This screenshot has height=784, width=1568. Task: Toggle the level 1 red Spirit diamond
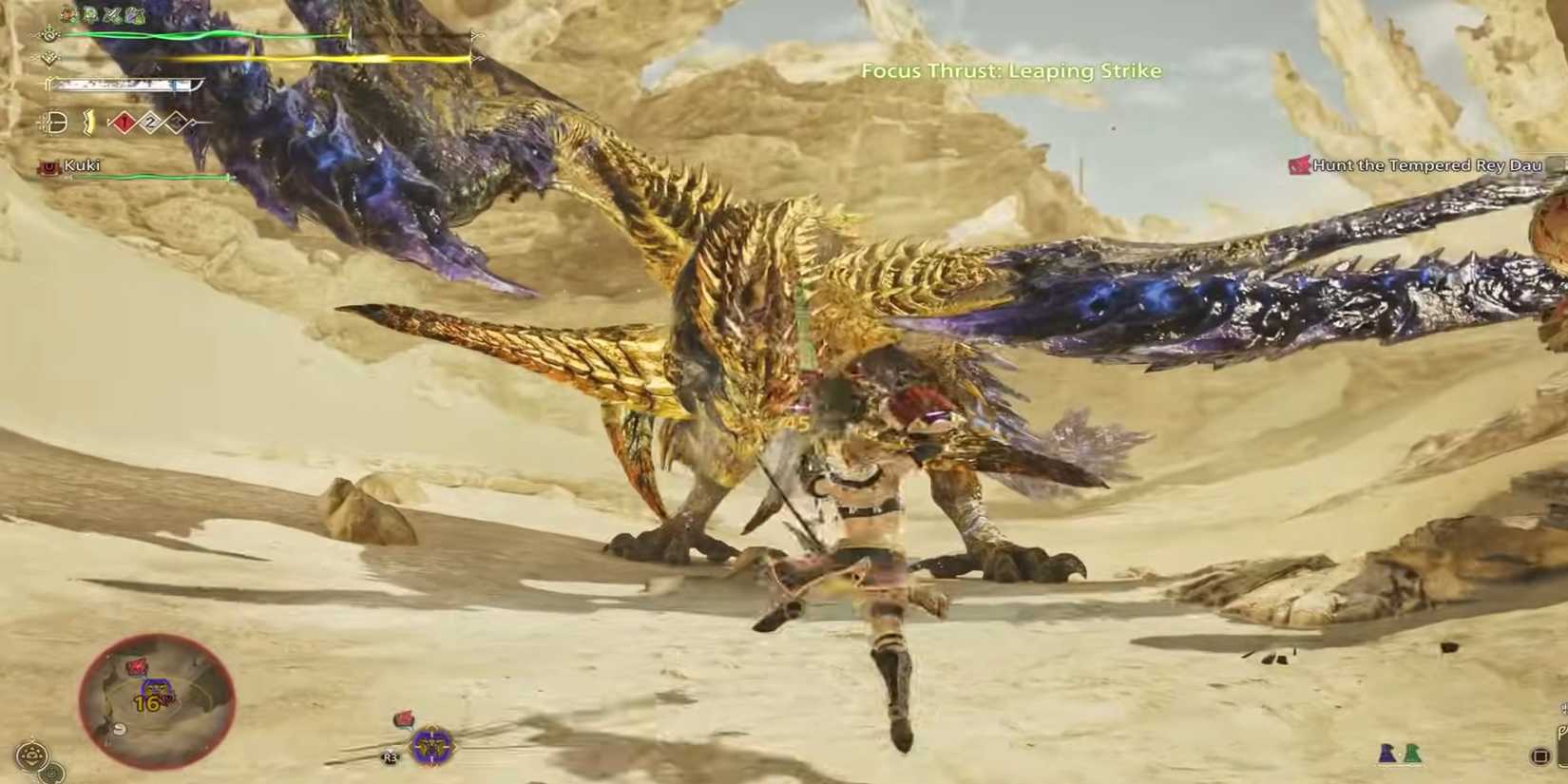pyautogui.click(x=124, y=123)
